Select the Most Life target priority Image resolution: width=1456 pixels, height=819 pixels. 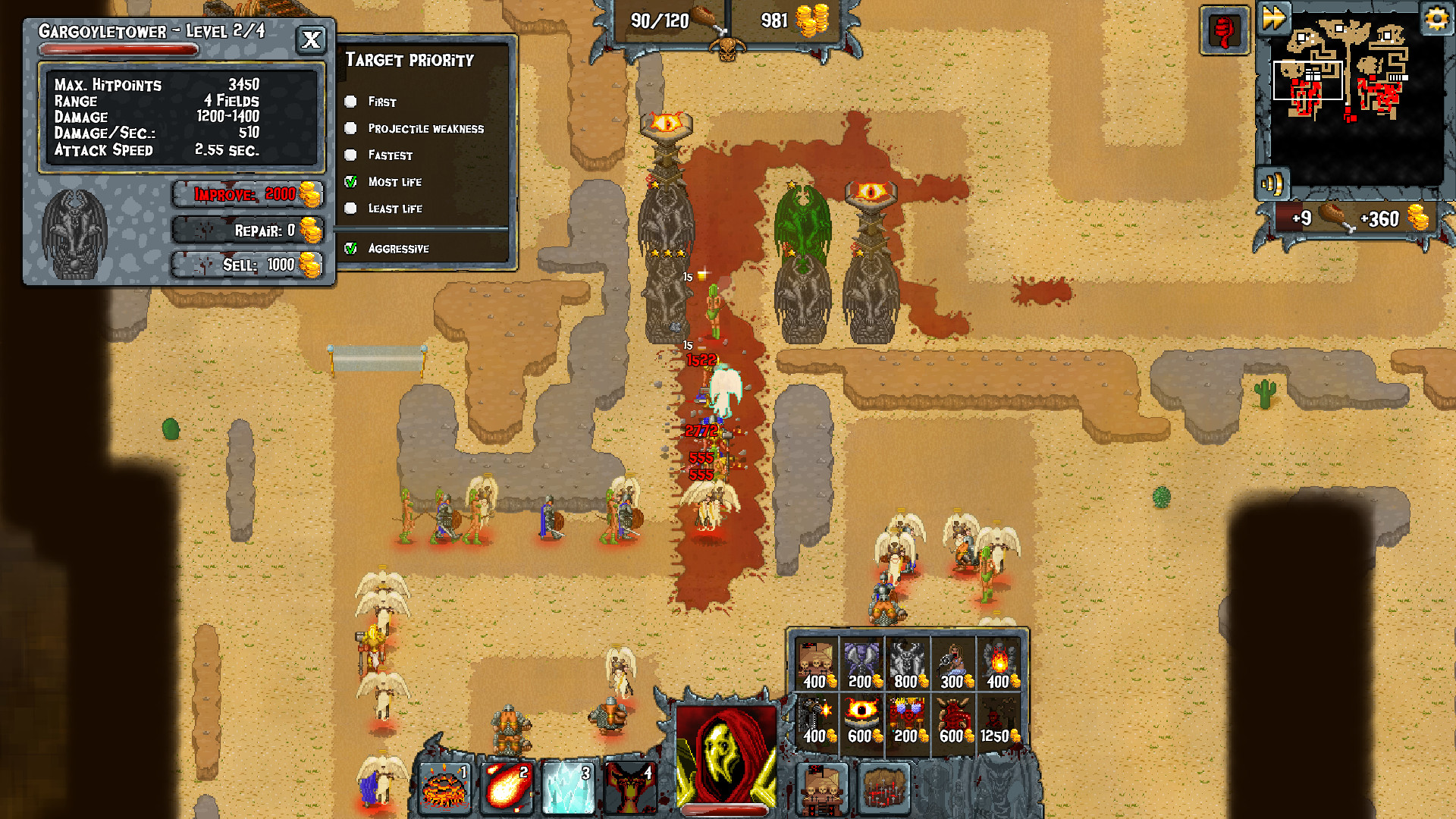tap(350, 182)
